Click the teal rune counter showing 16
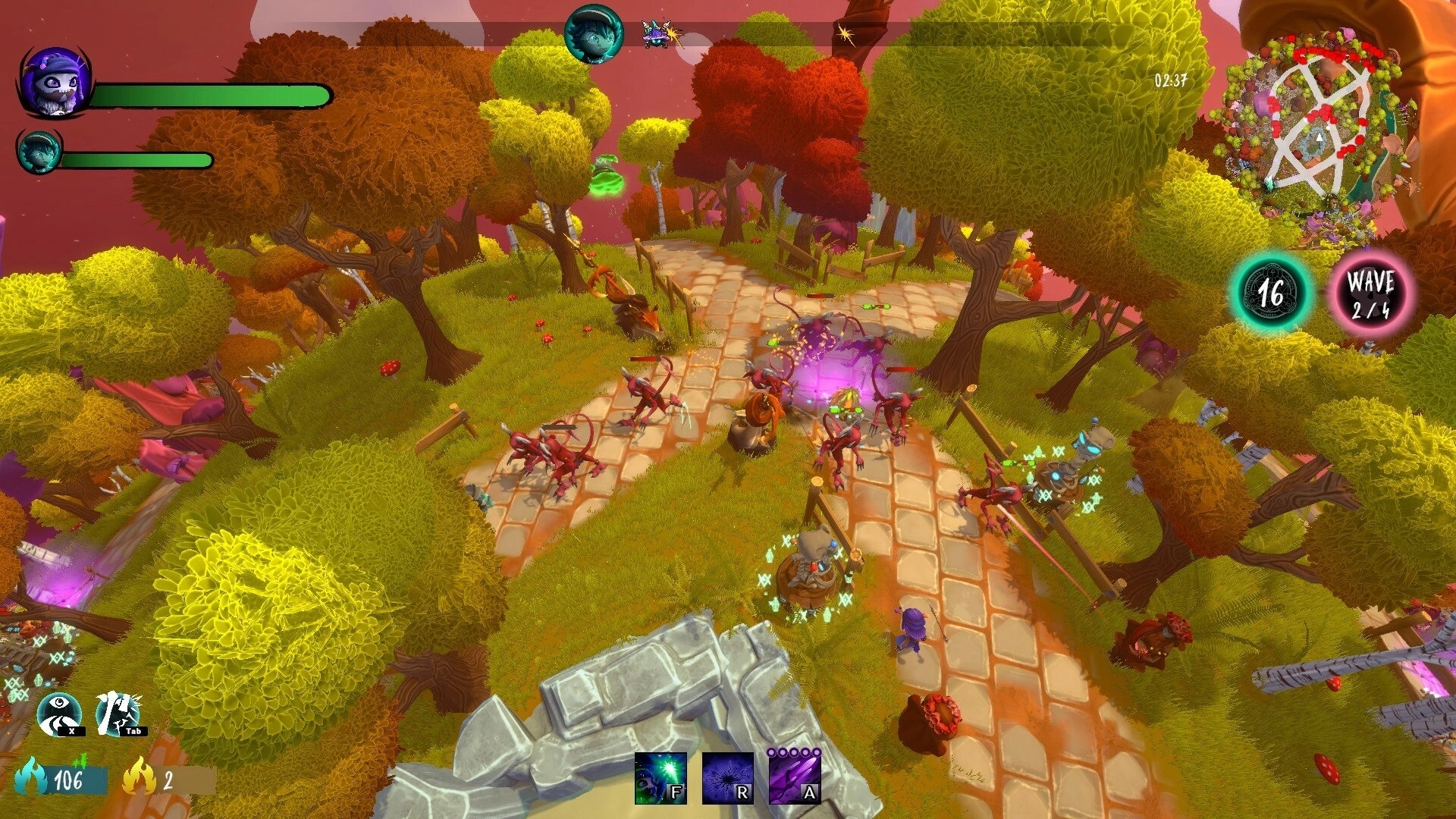1456x819 pixels. click(1272, 293)
